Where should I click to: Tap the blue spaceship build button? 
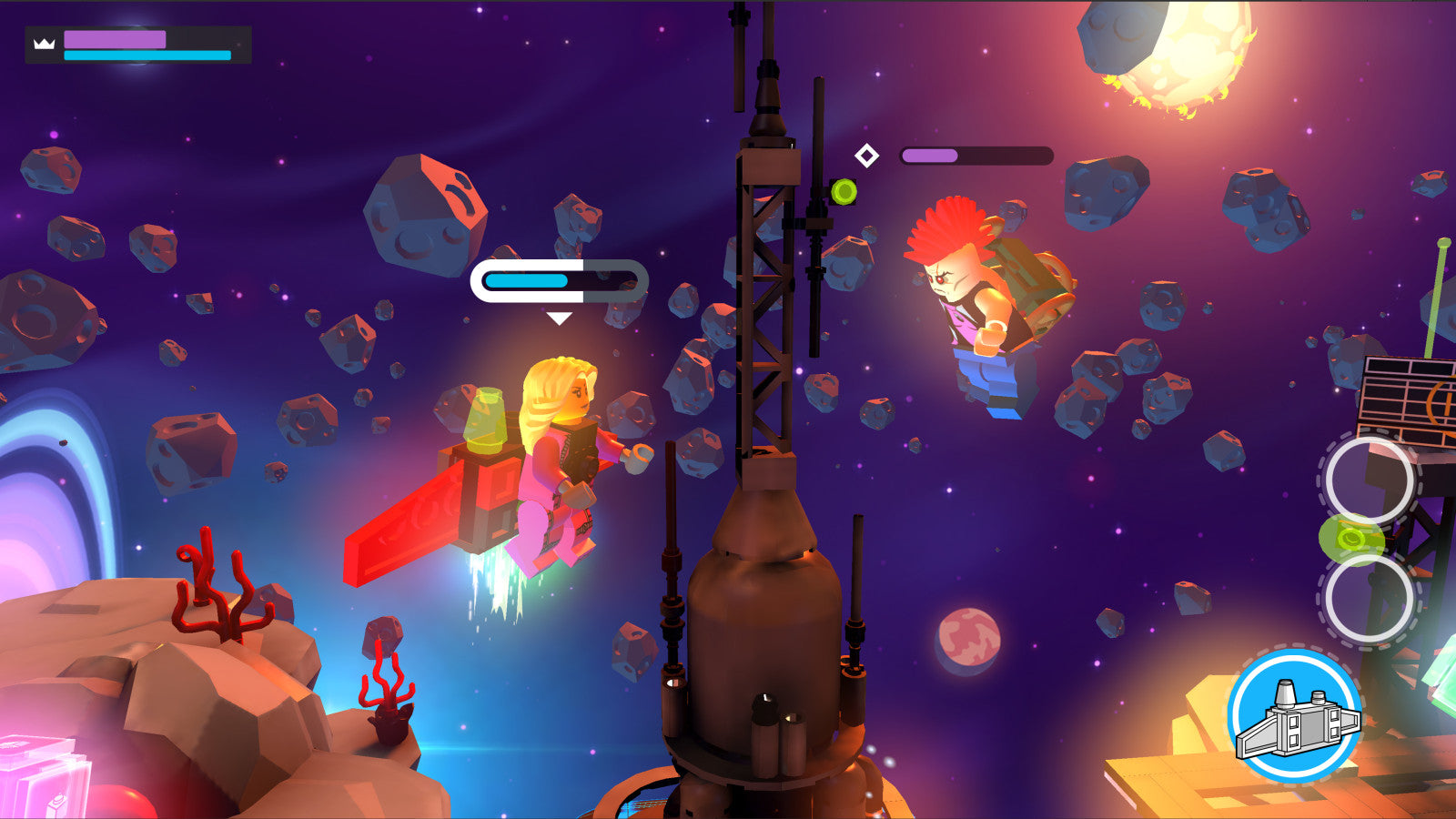coord(1295,715)
